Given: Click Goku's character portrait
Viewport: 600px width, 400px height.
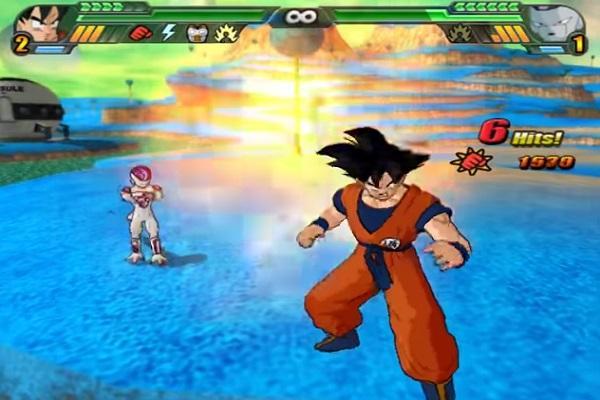Looking at the screenshot, I should pyautogui.click(x=42, y=22).
